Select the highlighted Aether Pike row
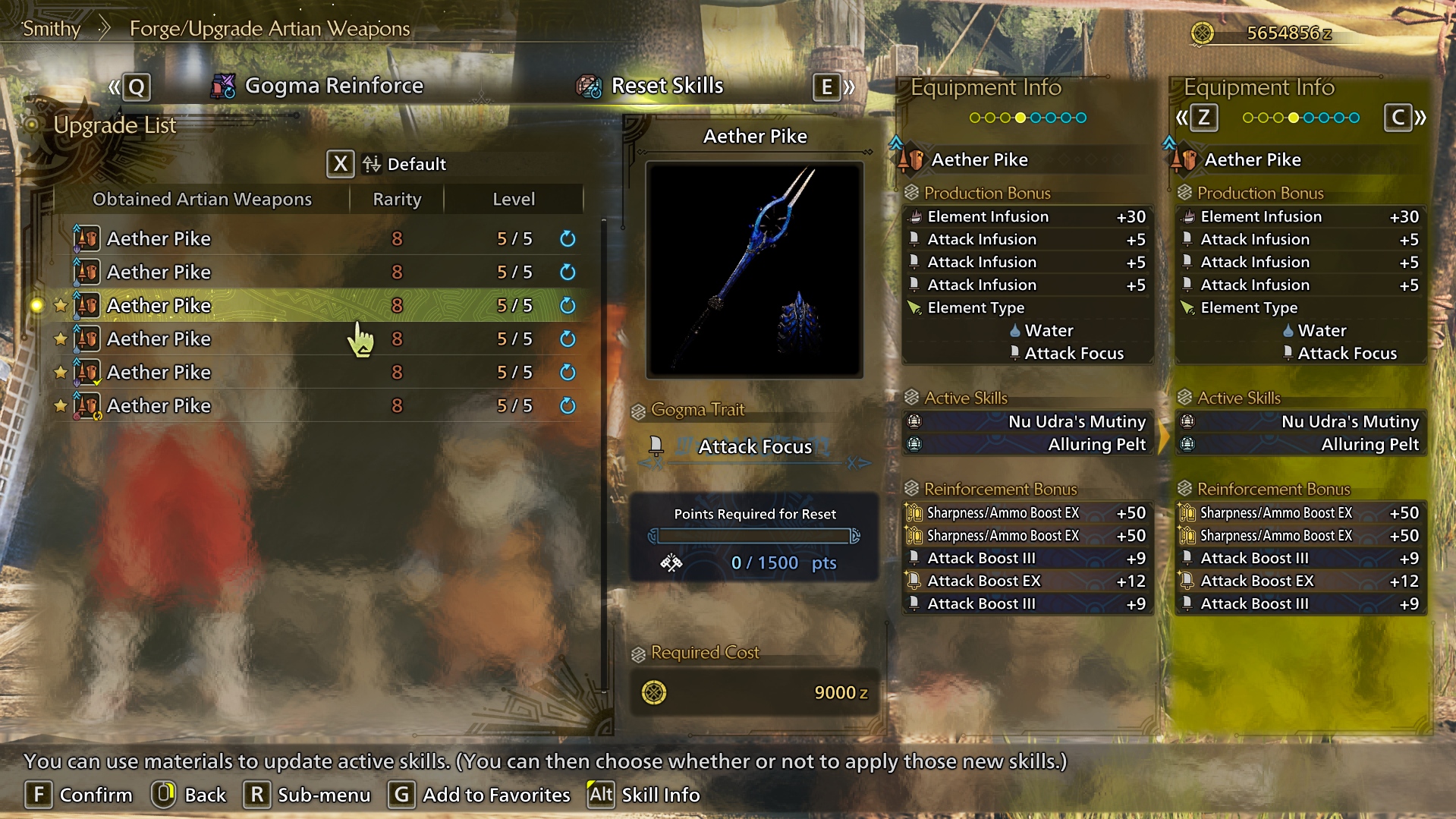Screen dimensions: 1456x819 pyautogui.click(x=319, y=305)
